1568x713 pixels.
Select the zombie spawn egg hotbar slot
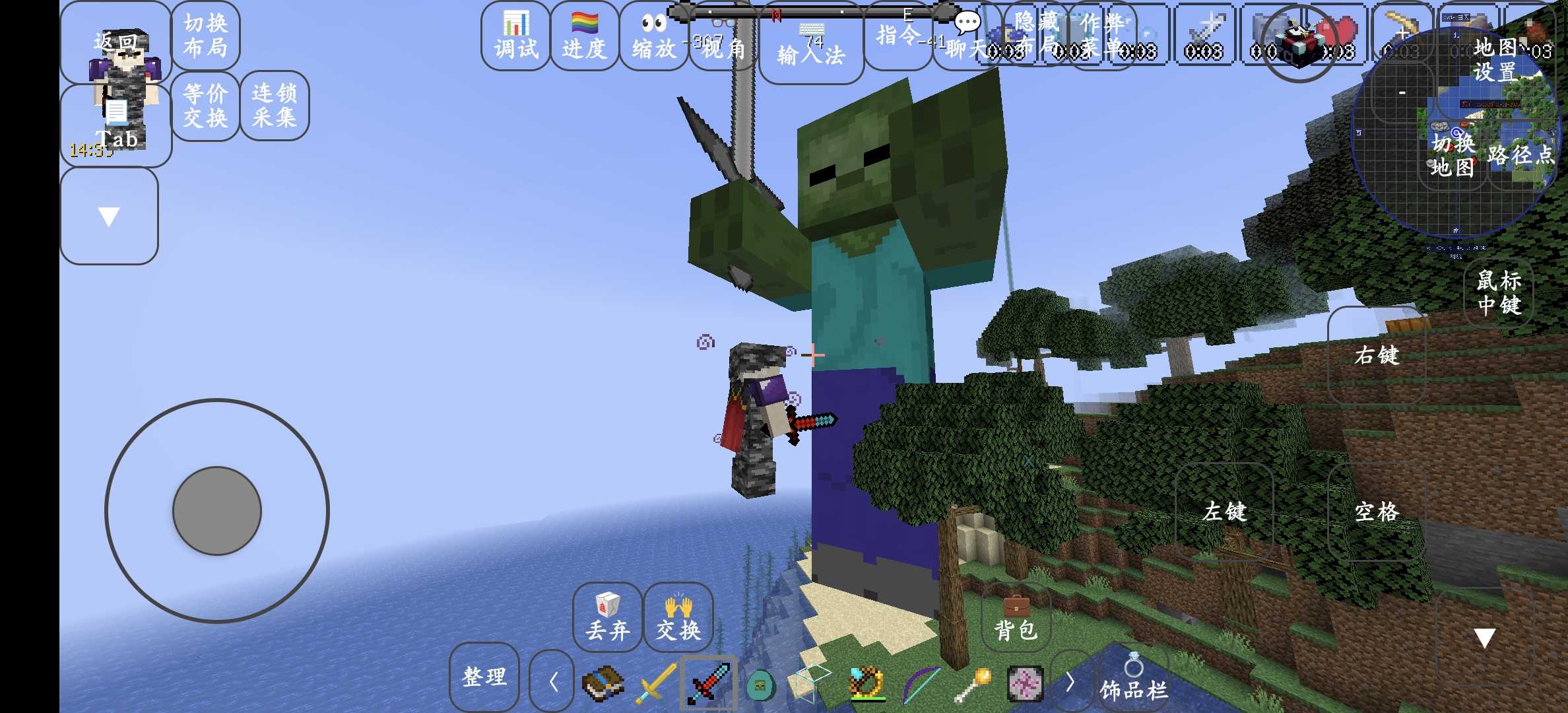760,684
